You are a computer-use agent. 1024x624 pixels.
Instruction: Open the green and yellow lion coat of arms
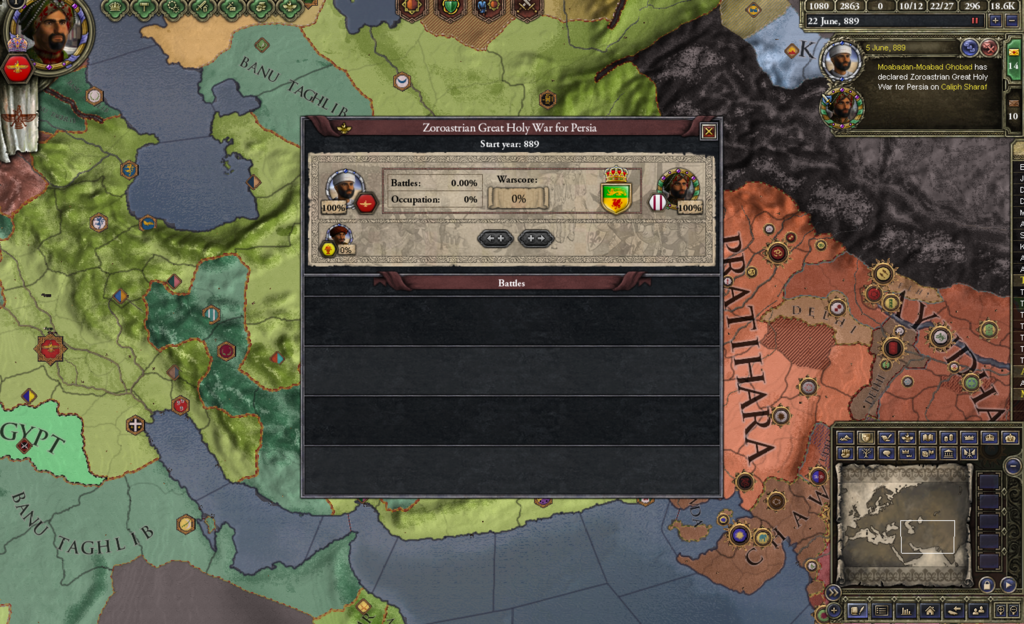[x=615, y=191]
